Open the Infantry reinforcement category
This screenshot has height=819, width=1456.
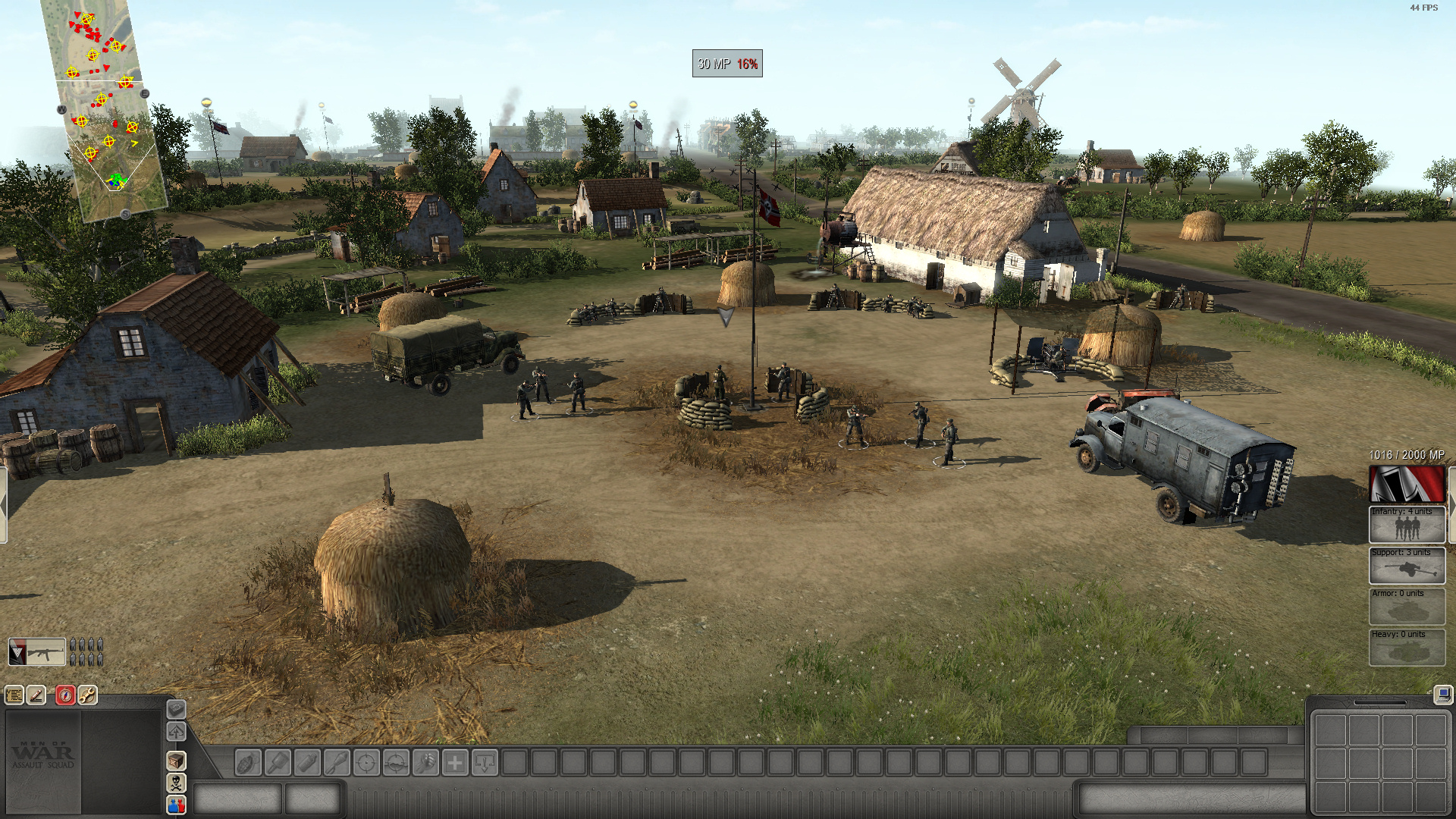click(1407, 524)
